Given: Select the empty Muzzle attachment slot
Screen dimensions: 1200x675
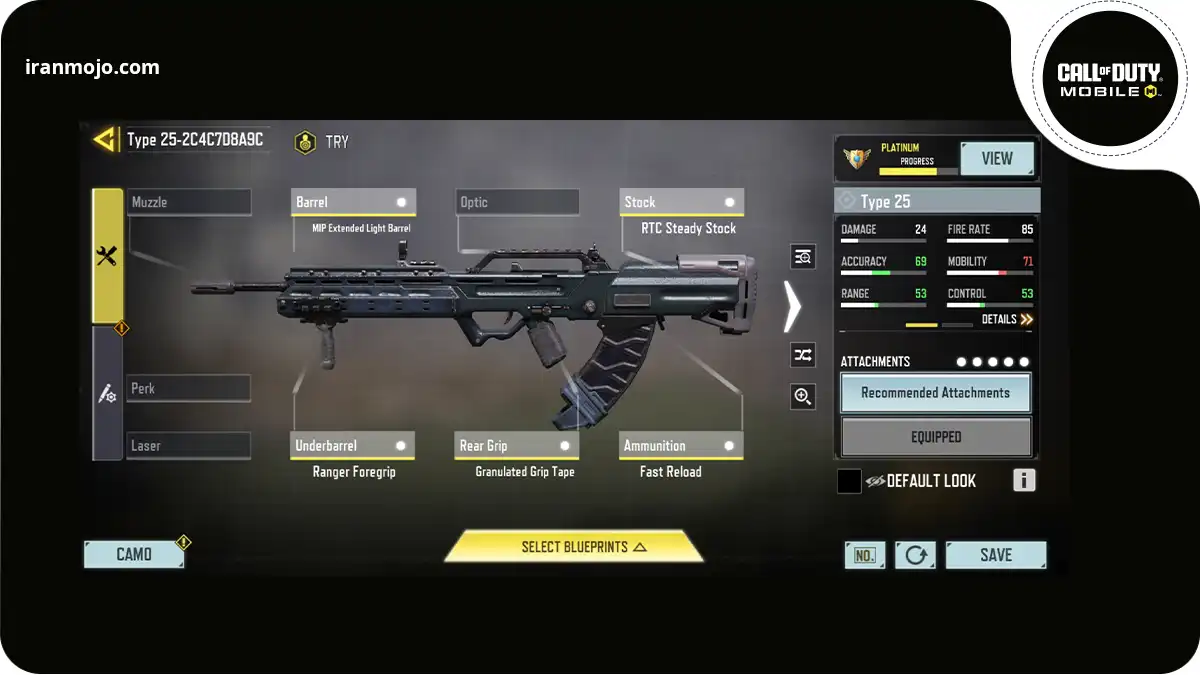Looking at the screenshot, I should point(189,202).
